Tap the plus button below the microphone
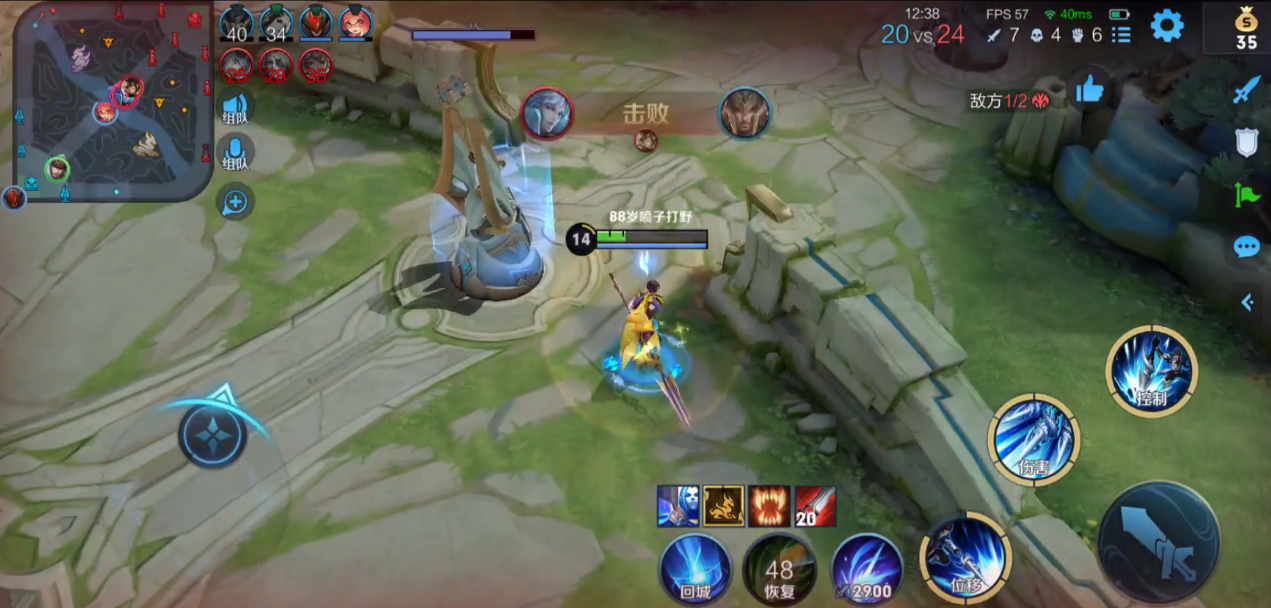This screenshot has height=608, width=1271. point(235,203)
